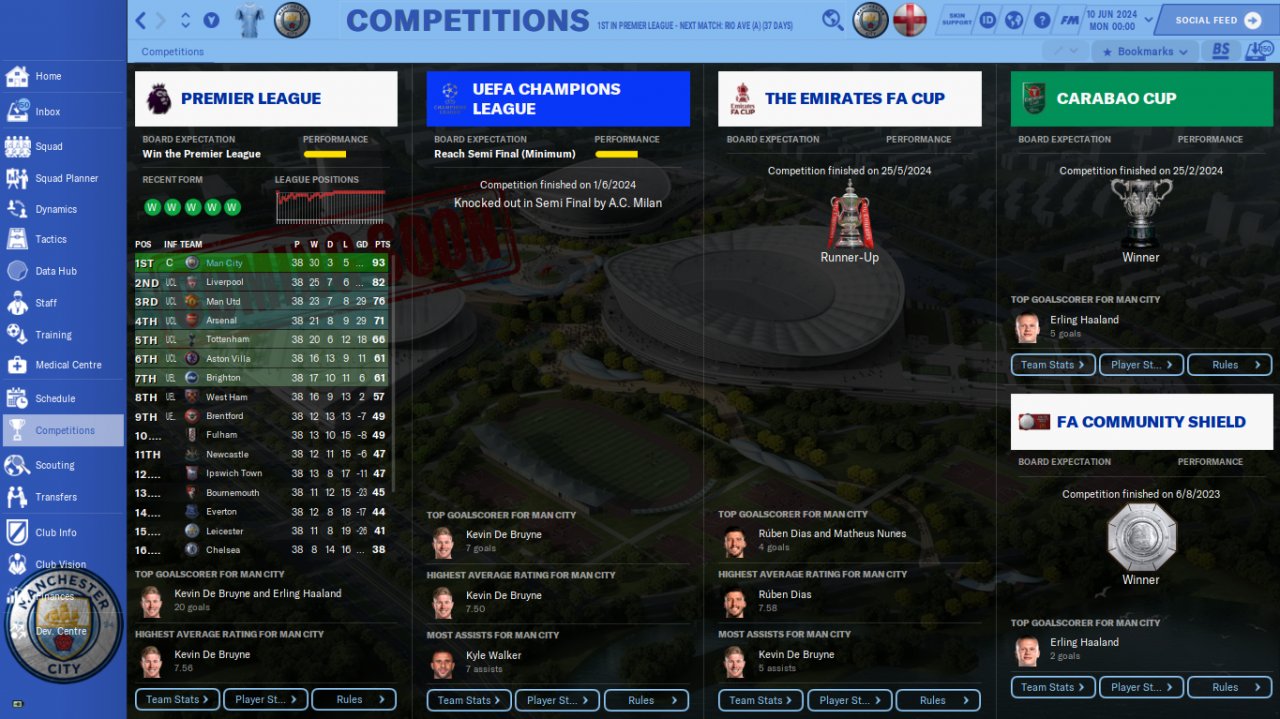This screenshot has width=1280, height=719.
Task: Open Premier League Team Stats
Action: tap(177, 699)
